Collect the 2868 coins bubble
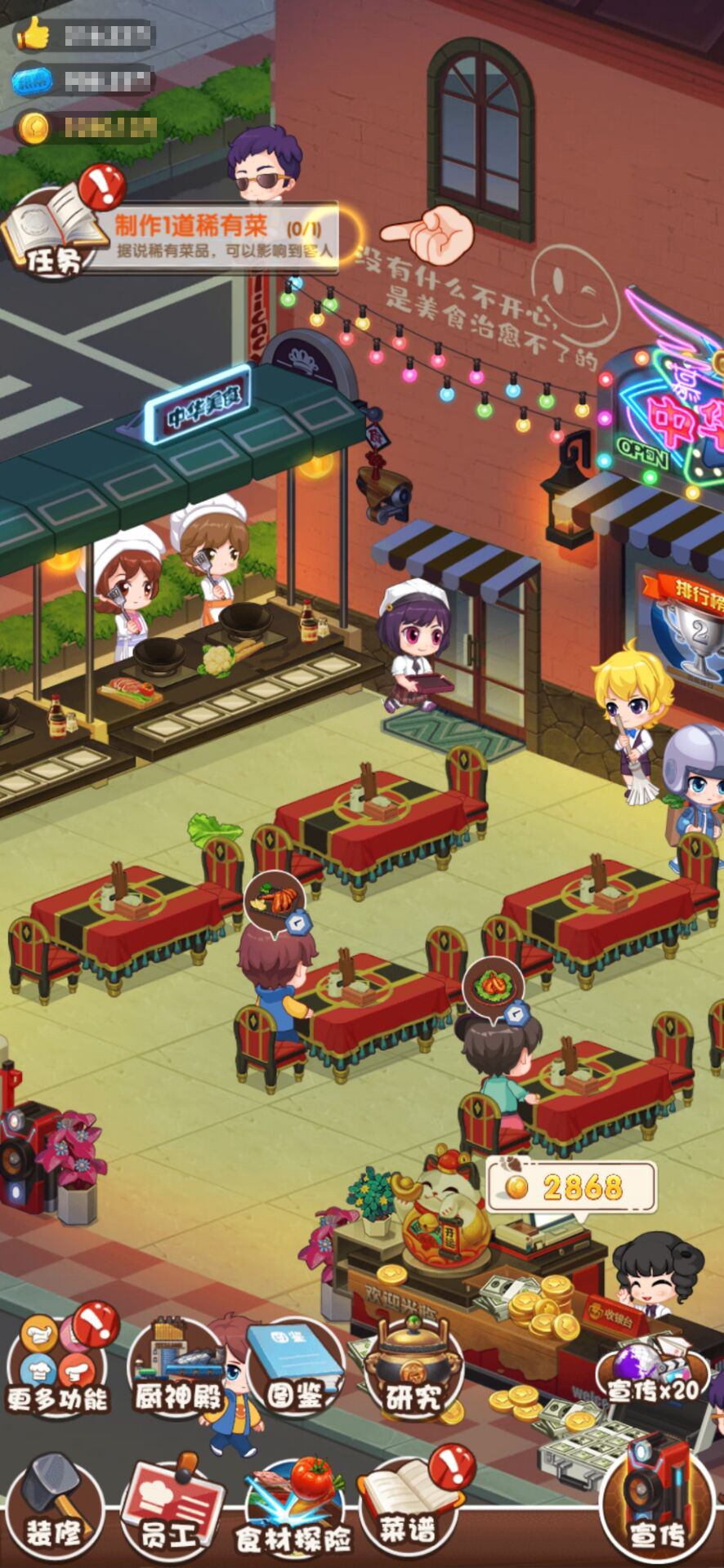This screenshot has width=724, height=1568. pyautogui.click(x=572, y=1186)
